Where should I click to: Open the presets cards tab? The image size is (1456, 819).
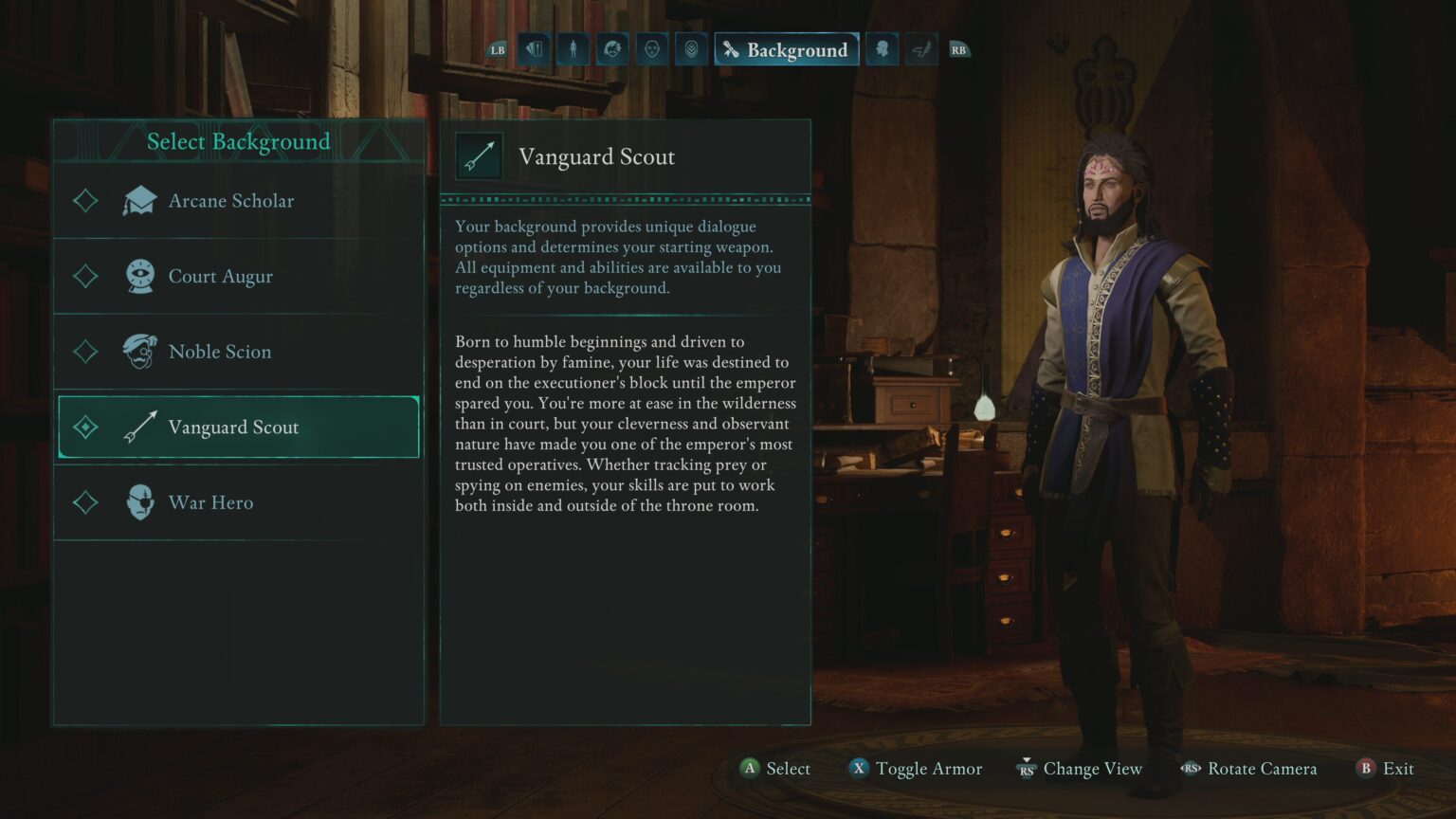(534, 49)
